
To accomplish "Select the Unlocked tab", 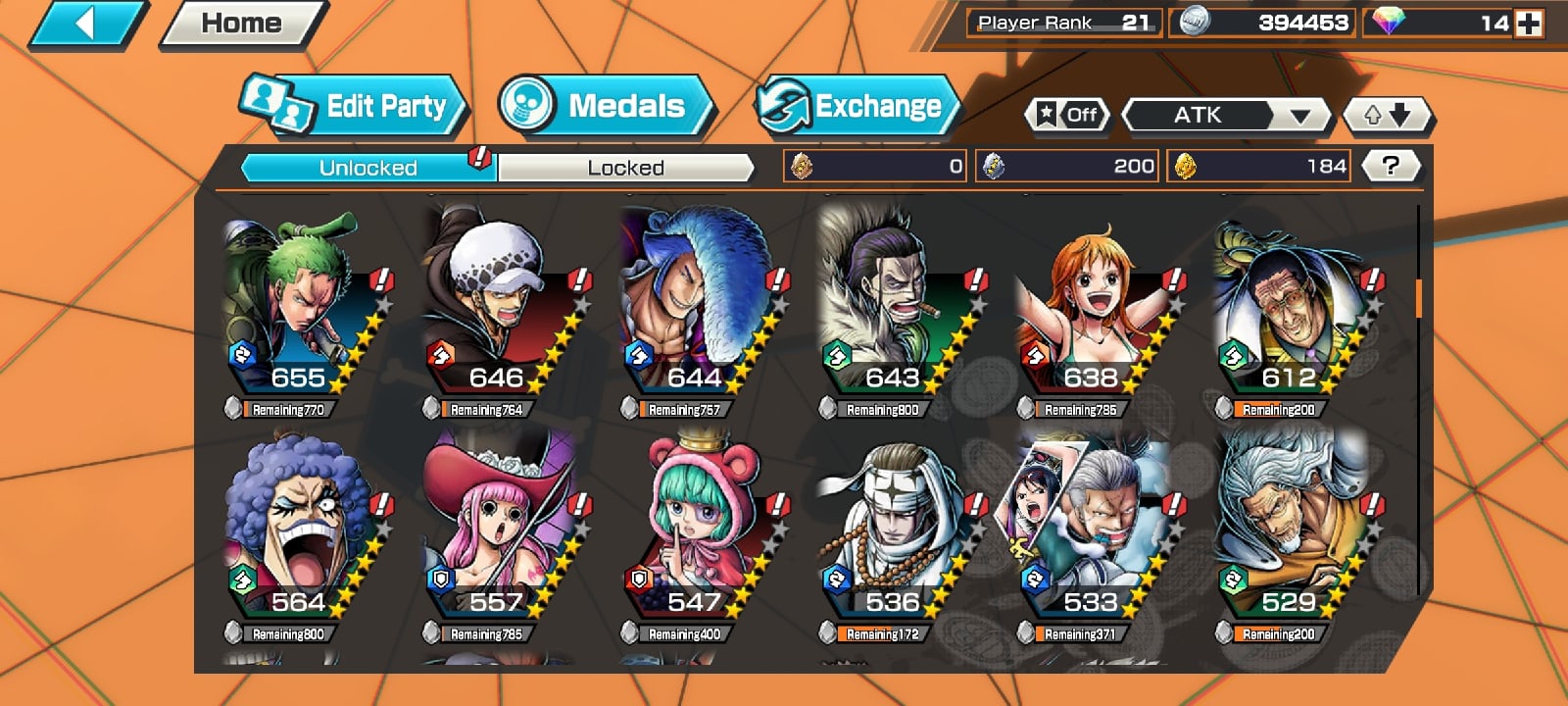I will point(367,168).
